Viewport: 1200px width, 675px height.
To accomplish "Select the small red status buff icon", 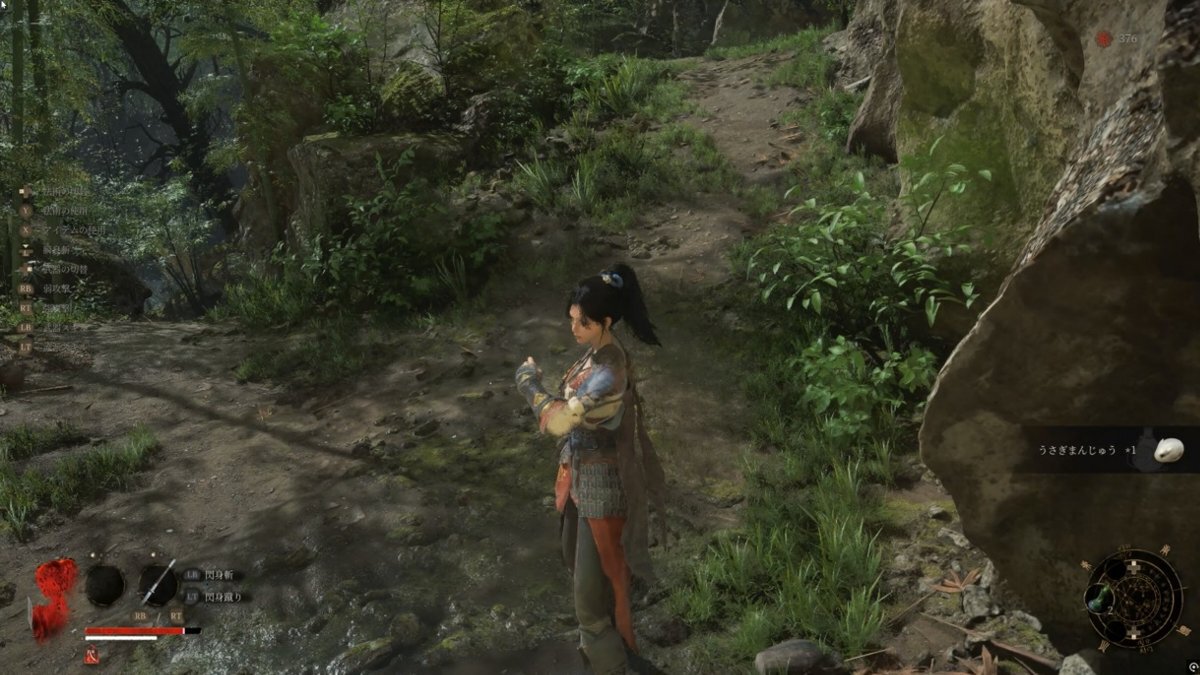I will (91, 656).
